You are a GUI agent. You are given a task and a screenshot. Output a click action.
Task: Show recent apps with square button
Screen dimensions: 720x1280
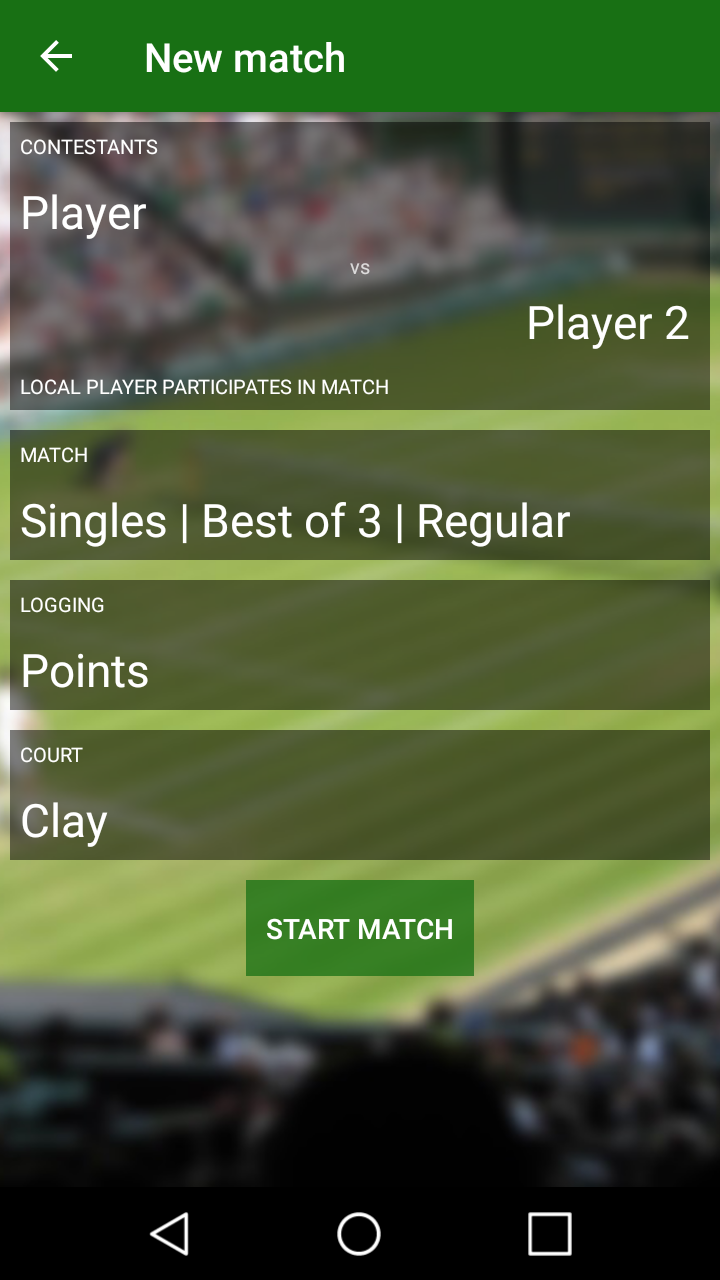(x=549, y=1233)
